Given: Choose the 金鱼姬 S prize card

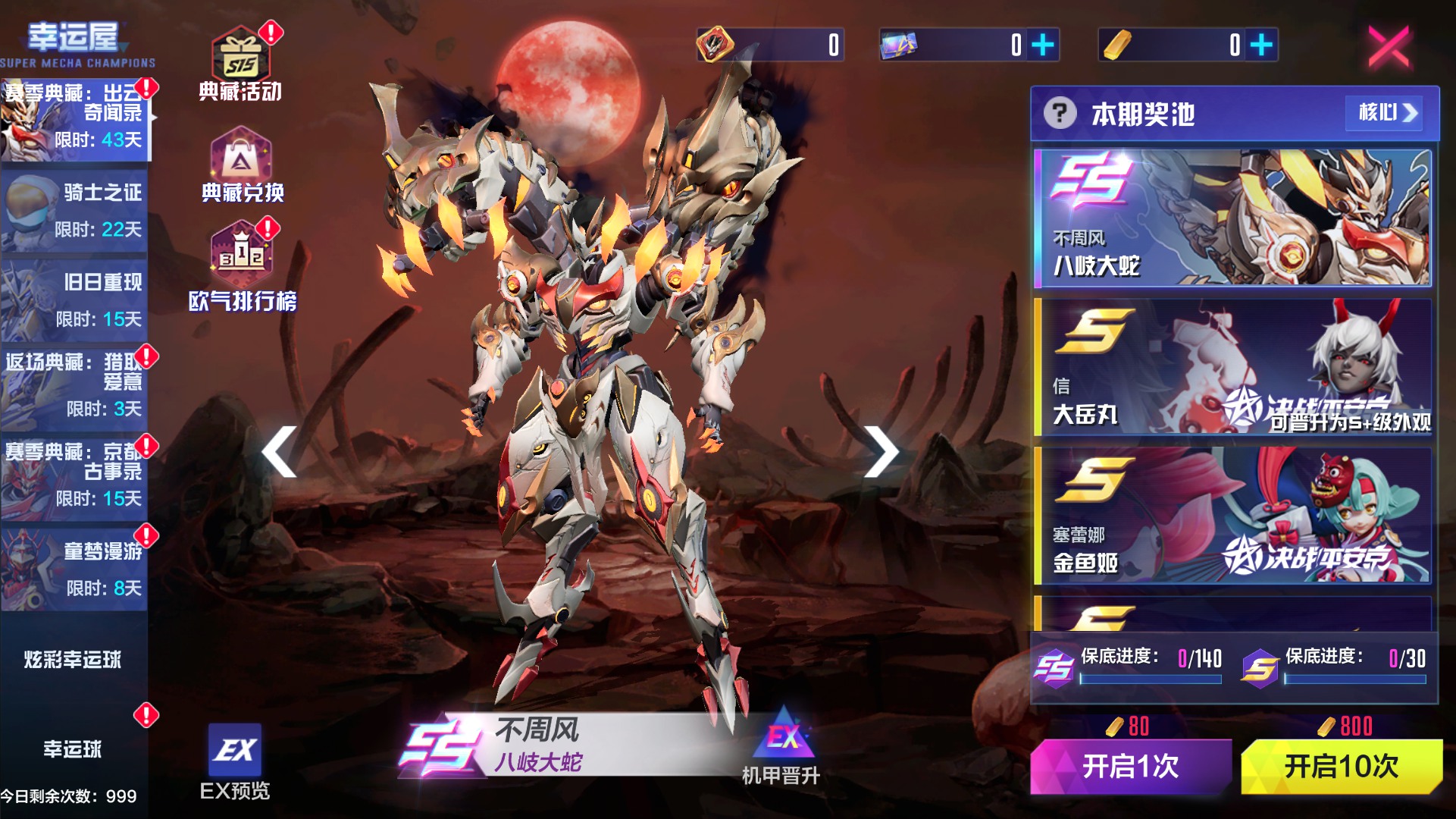Looking at the screenshot, I should point(1232,515).
